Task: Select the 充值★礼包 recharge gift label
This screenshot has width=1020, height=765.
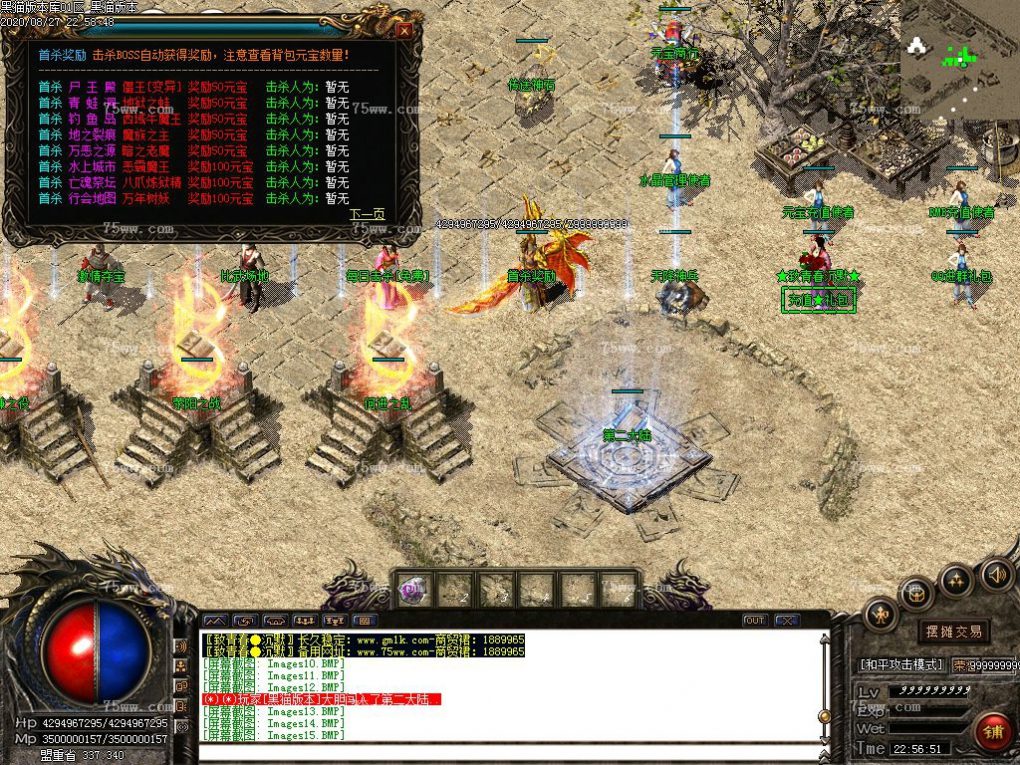Action: click(818, 300)
